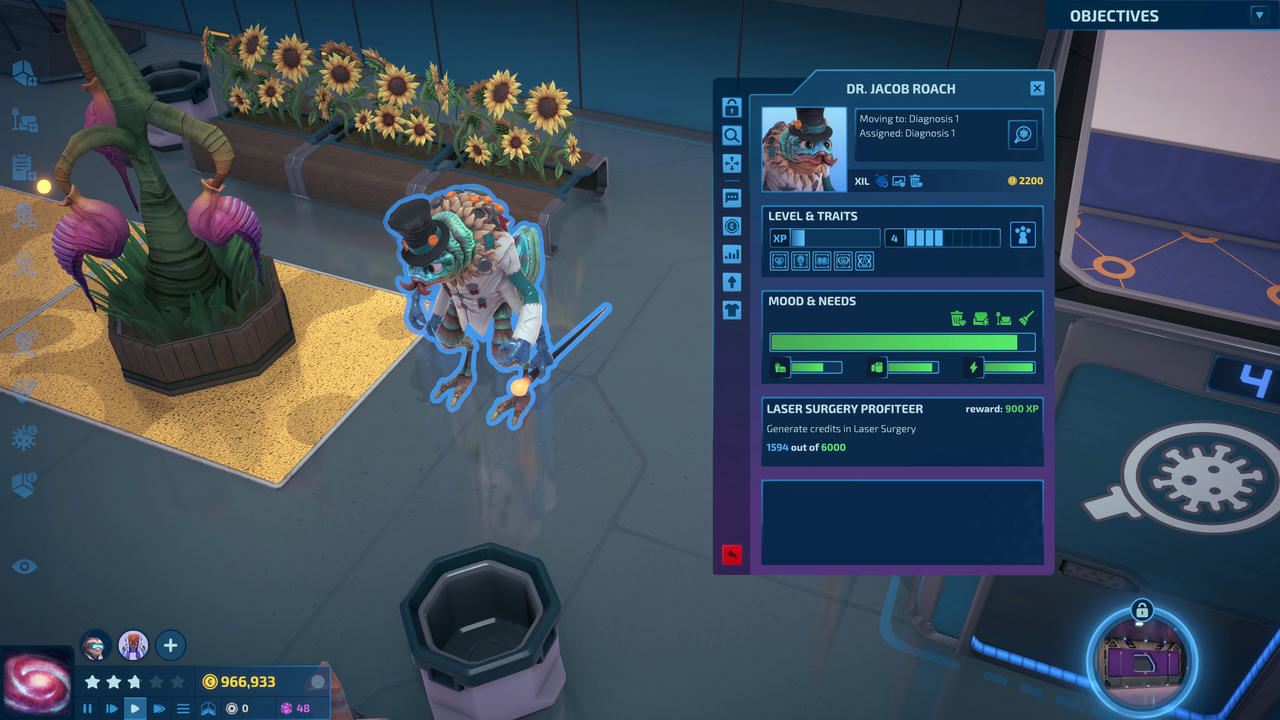The image size is (1280, 720).
Task: Click the eye visibility icon
Action: coord(24,567)
